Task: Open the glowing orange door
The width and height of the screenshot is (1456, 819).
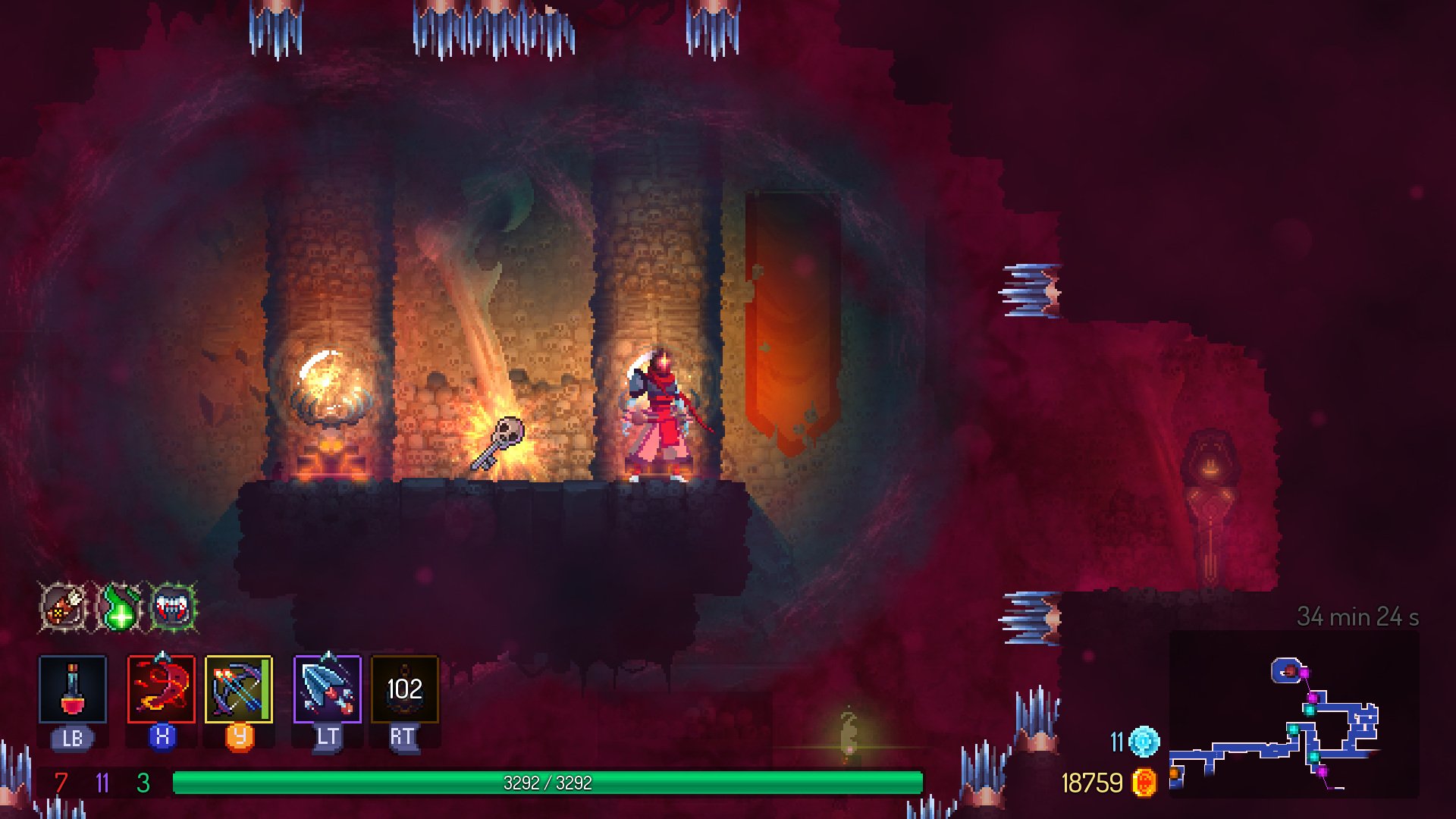Action: 793,326
